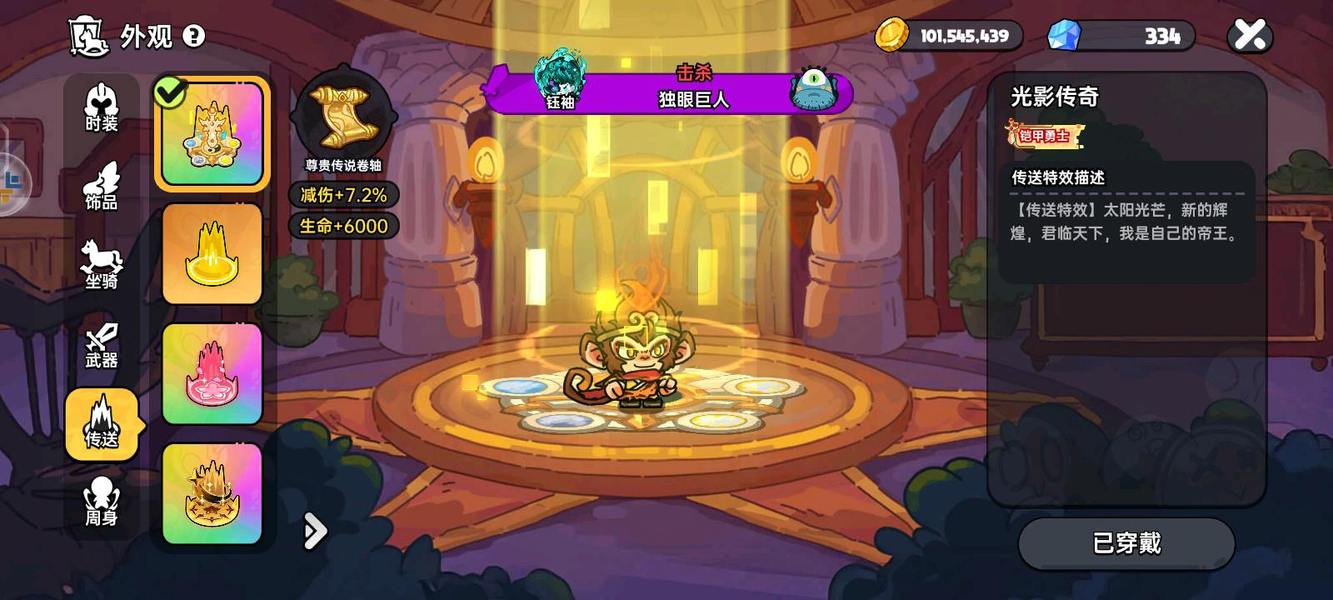Select the yellow crown teleport effect tile
Screen dimensions: 1333x600
pos(212,254)
